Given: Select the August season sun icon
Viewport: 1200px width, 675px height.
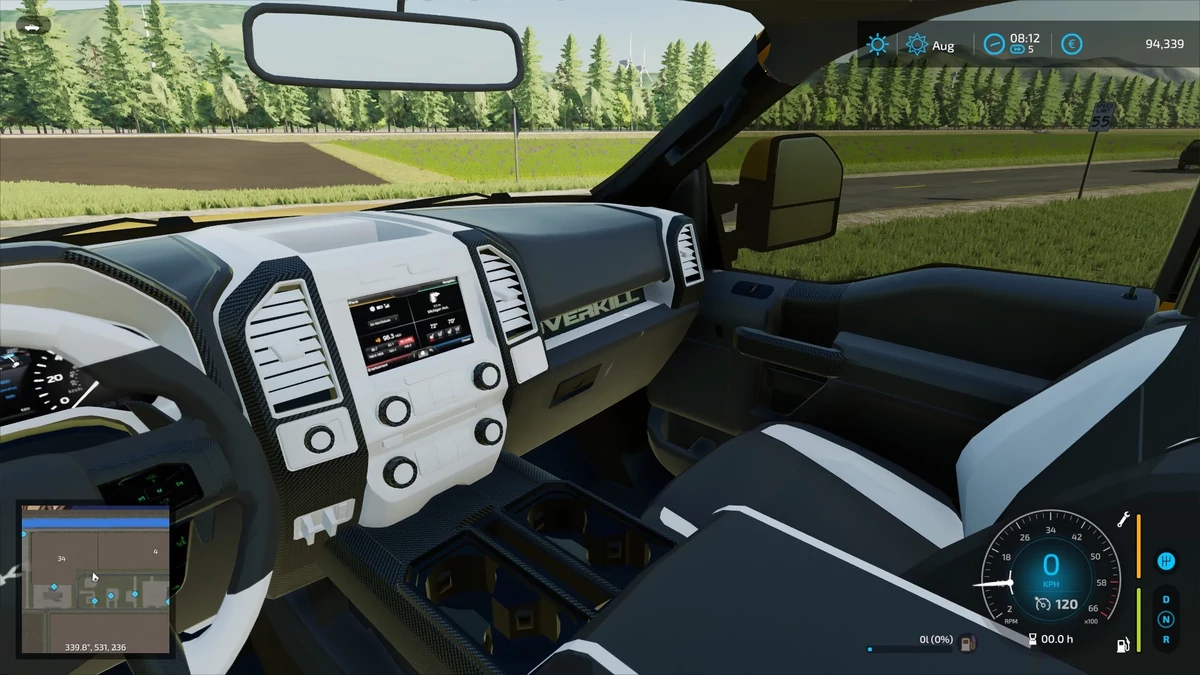Looking at the screenshot, I should [x=916, y=44].
